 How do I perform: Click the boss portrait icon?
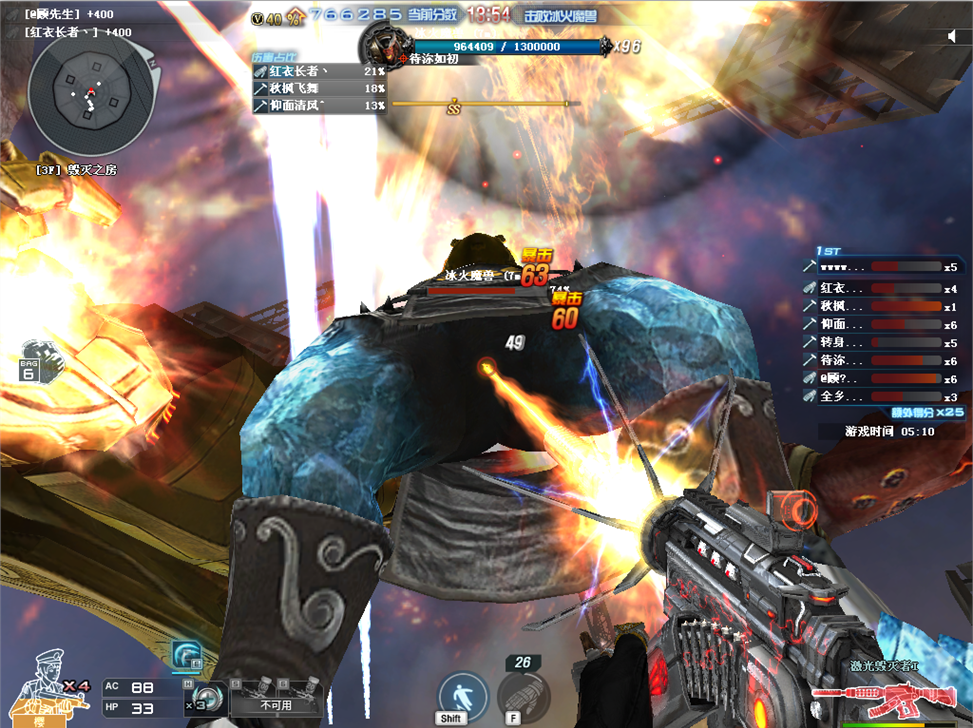point(383,45)
